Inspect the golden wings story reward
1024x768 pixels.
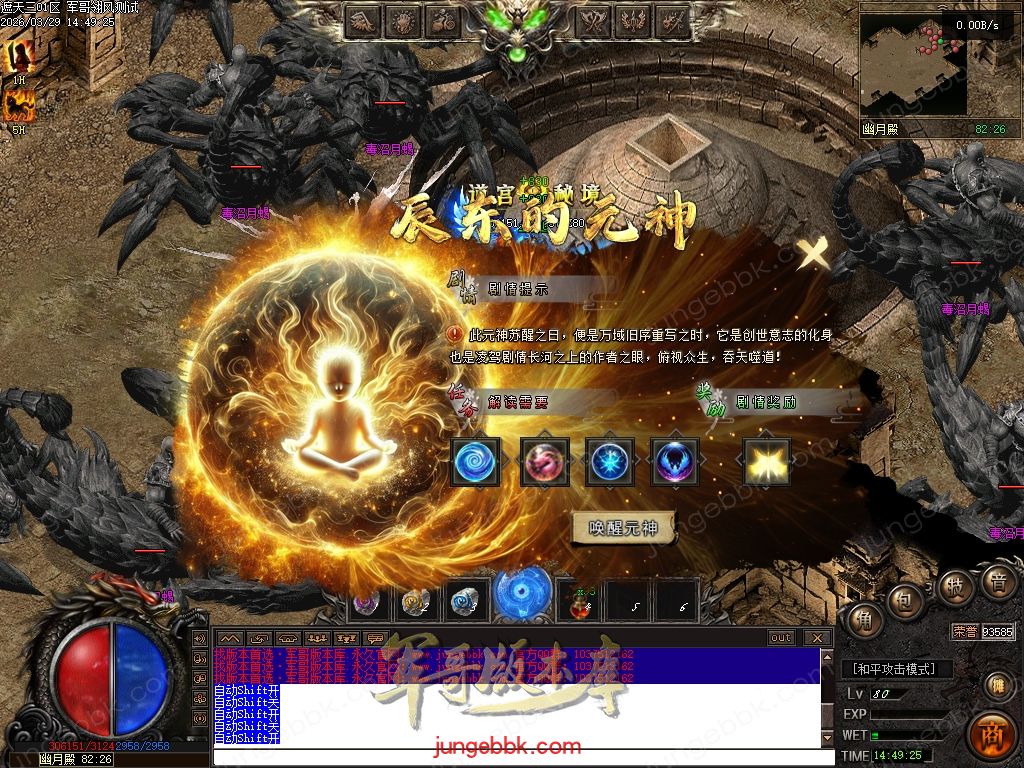point(766,462)
